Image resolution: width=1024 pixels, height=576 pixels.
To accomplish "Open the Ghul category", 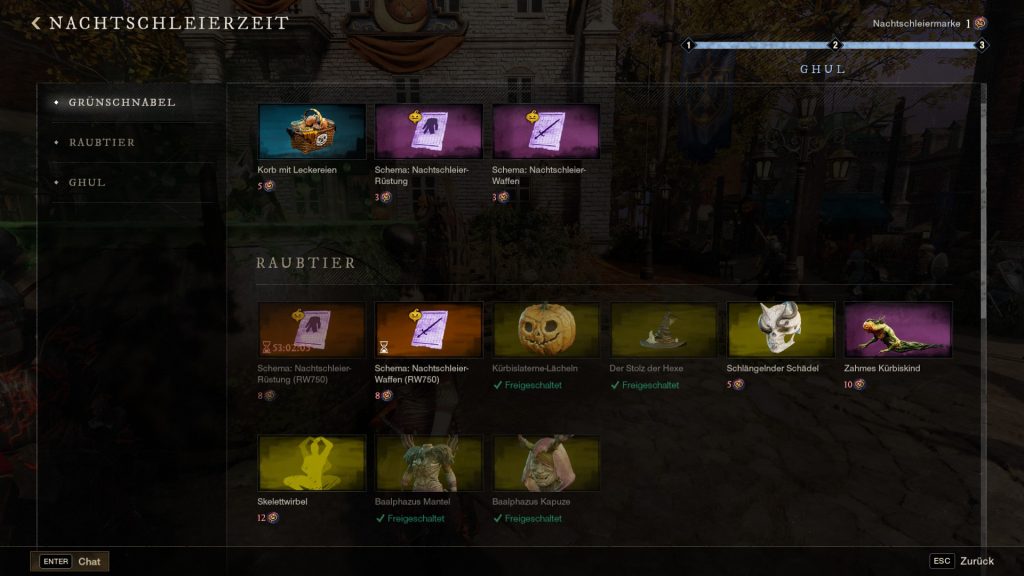I will (x=87, y=182).
